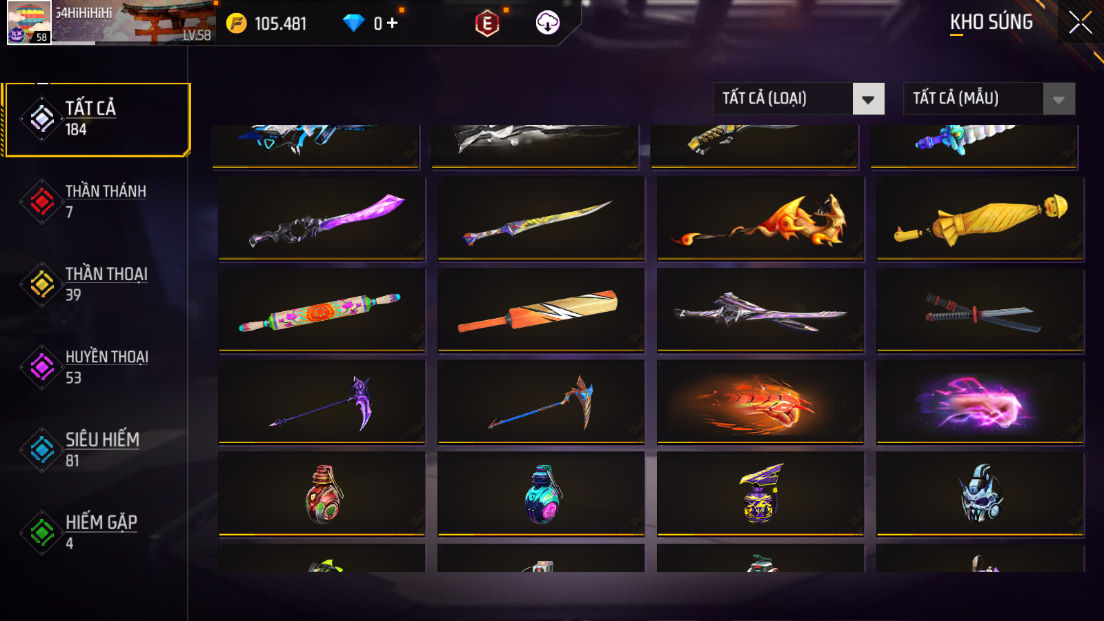Pick the yellow folded umbrella skin
Screen dimensions: 1104x621
tap(980, 219)
